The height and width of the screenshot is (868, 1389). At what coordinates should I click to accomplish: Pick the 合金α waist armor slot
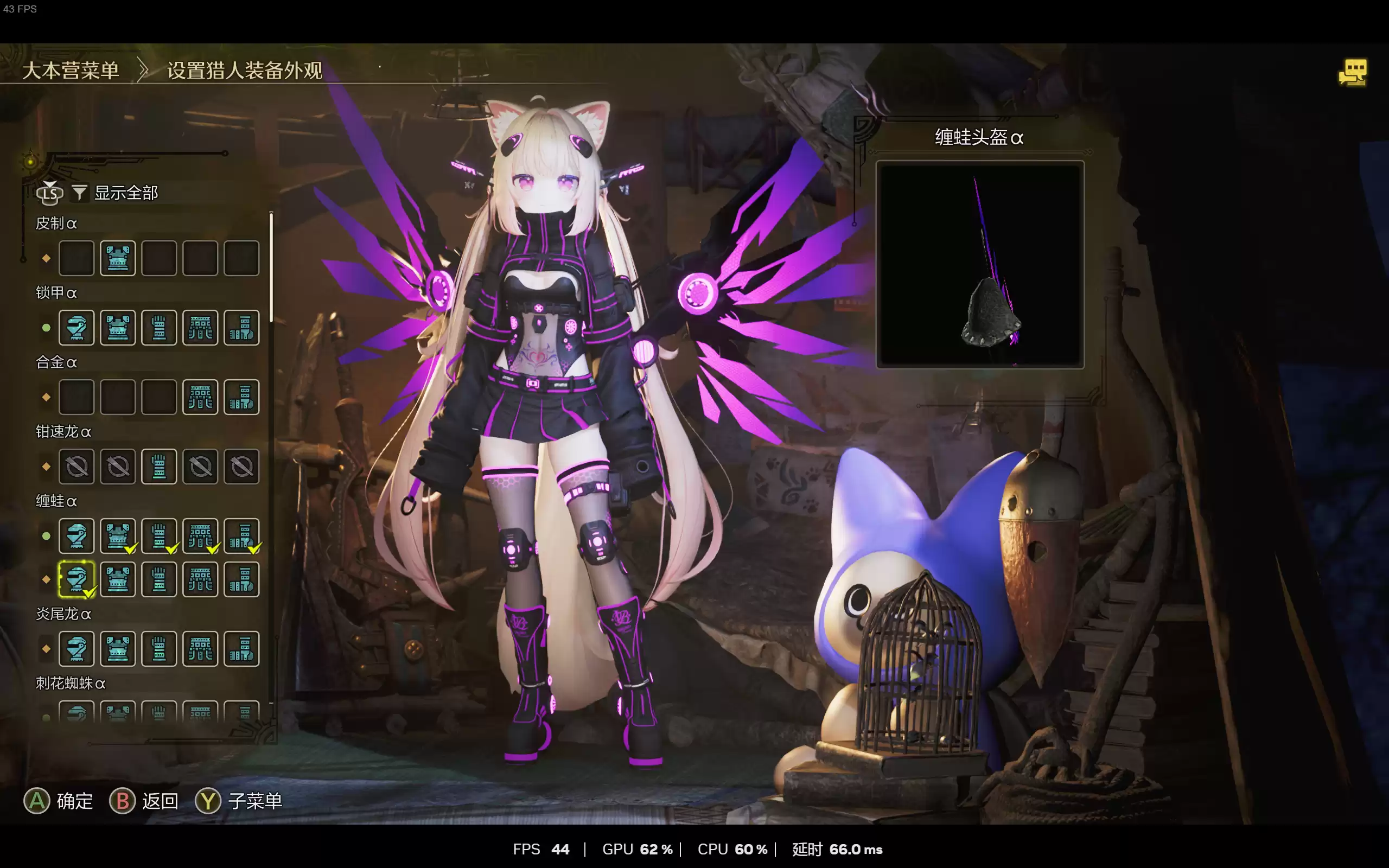200,397
